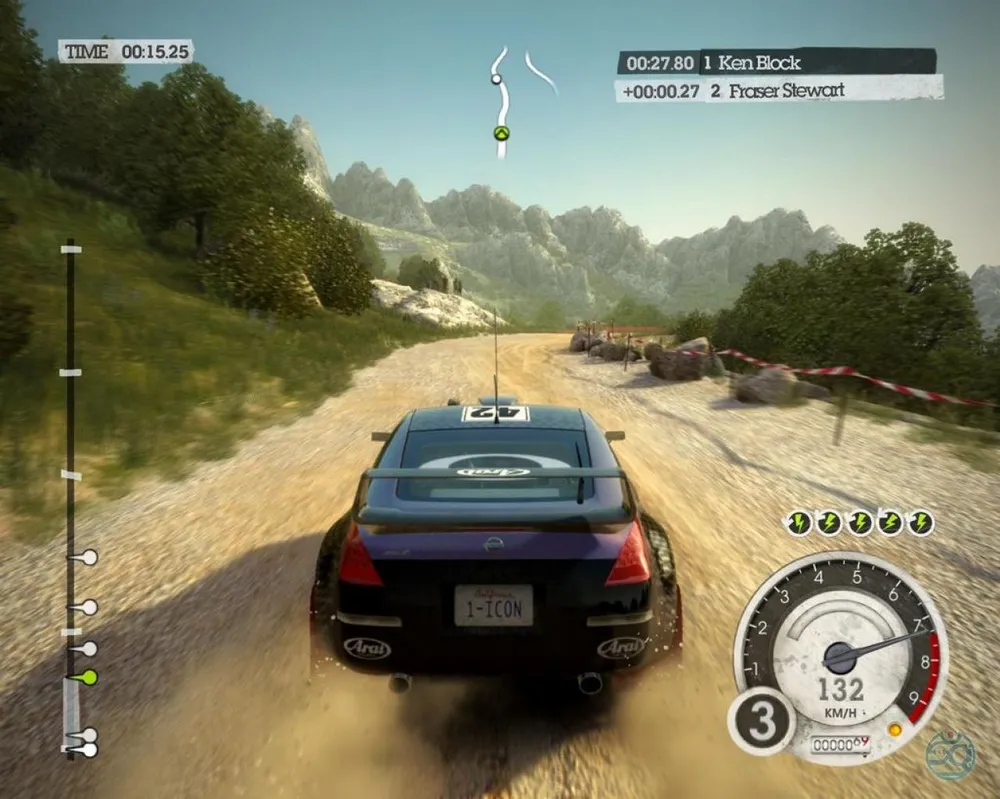The image size is (1000, 799).
Task: Click the green Xbox marker on route map
Action: click(501, 133)
